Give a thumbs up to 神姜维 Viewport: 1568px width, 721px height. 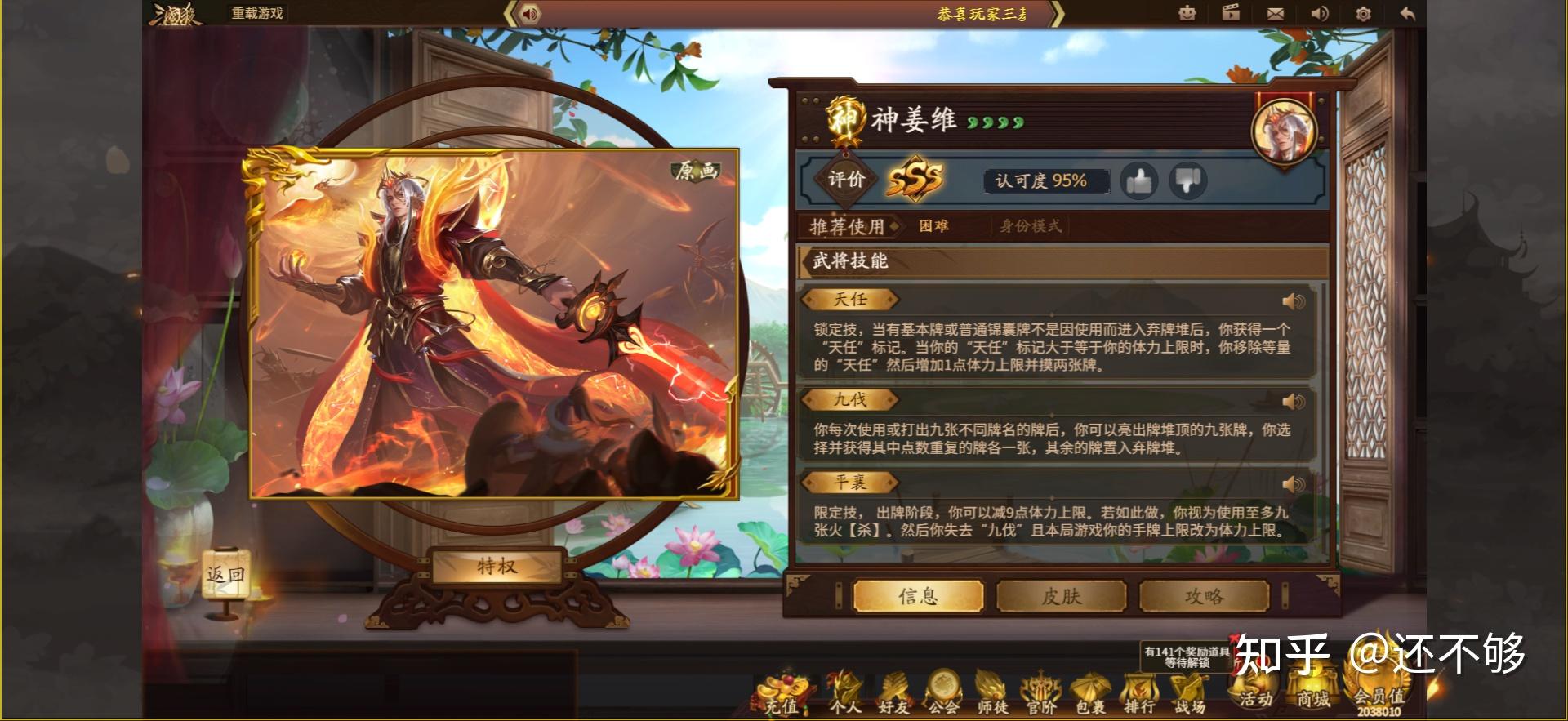(x=1140, y=181)
